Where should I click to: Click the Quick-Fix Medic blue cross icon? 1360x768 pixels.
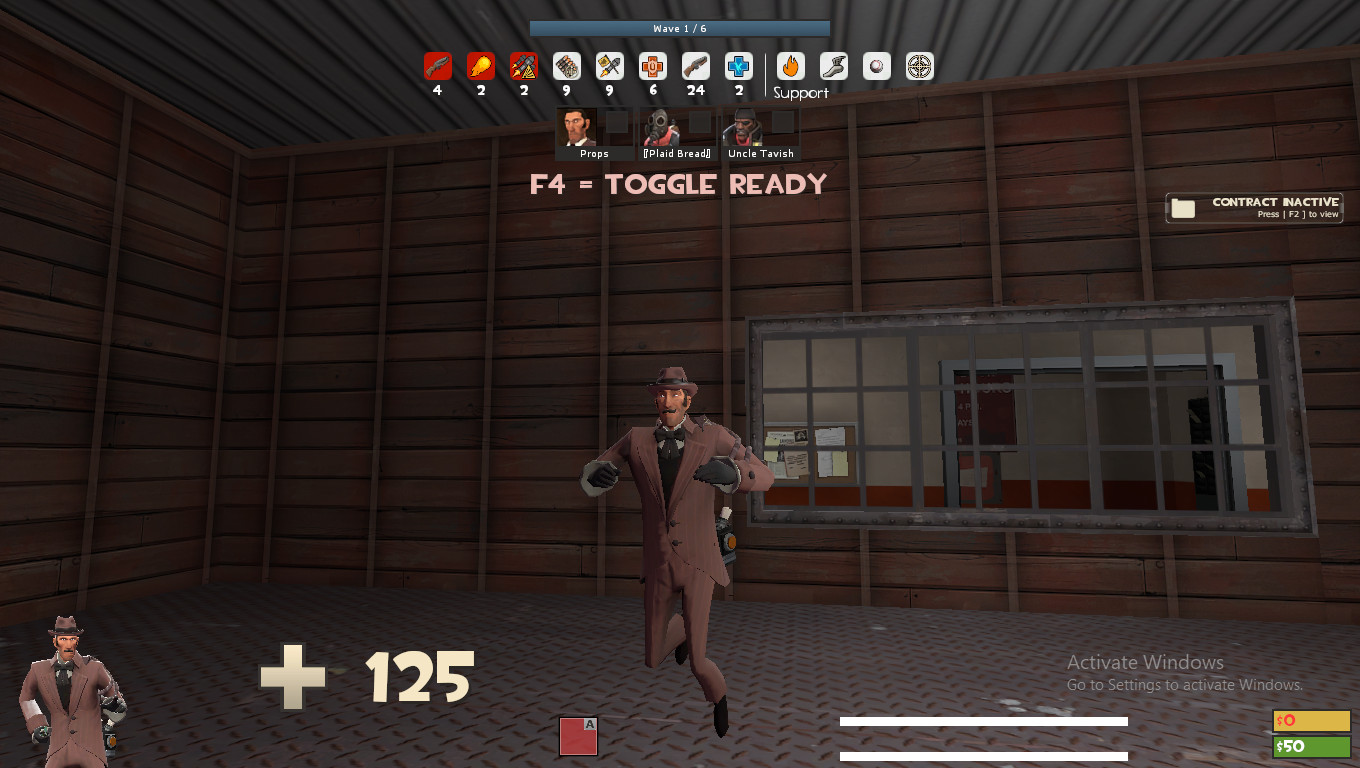click(x=737, y=65)
